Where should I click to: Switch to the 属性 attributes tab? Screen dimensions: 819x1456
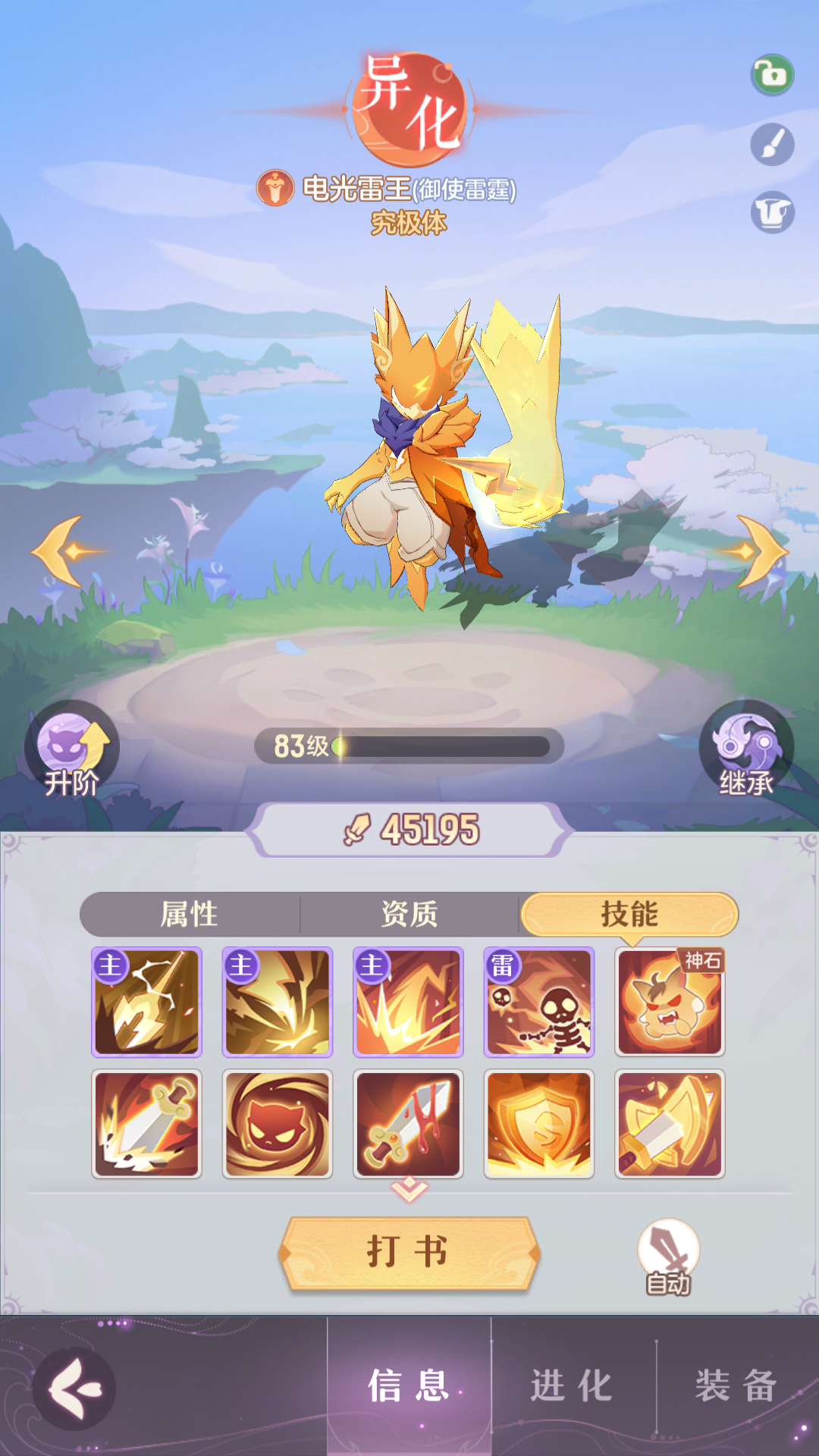click(190, 915)
